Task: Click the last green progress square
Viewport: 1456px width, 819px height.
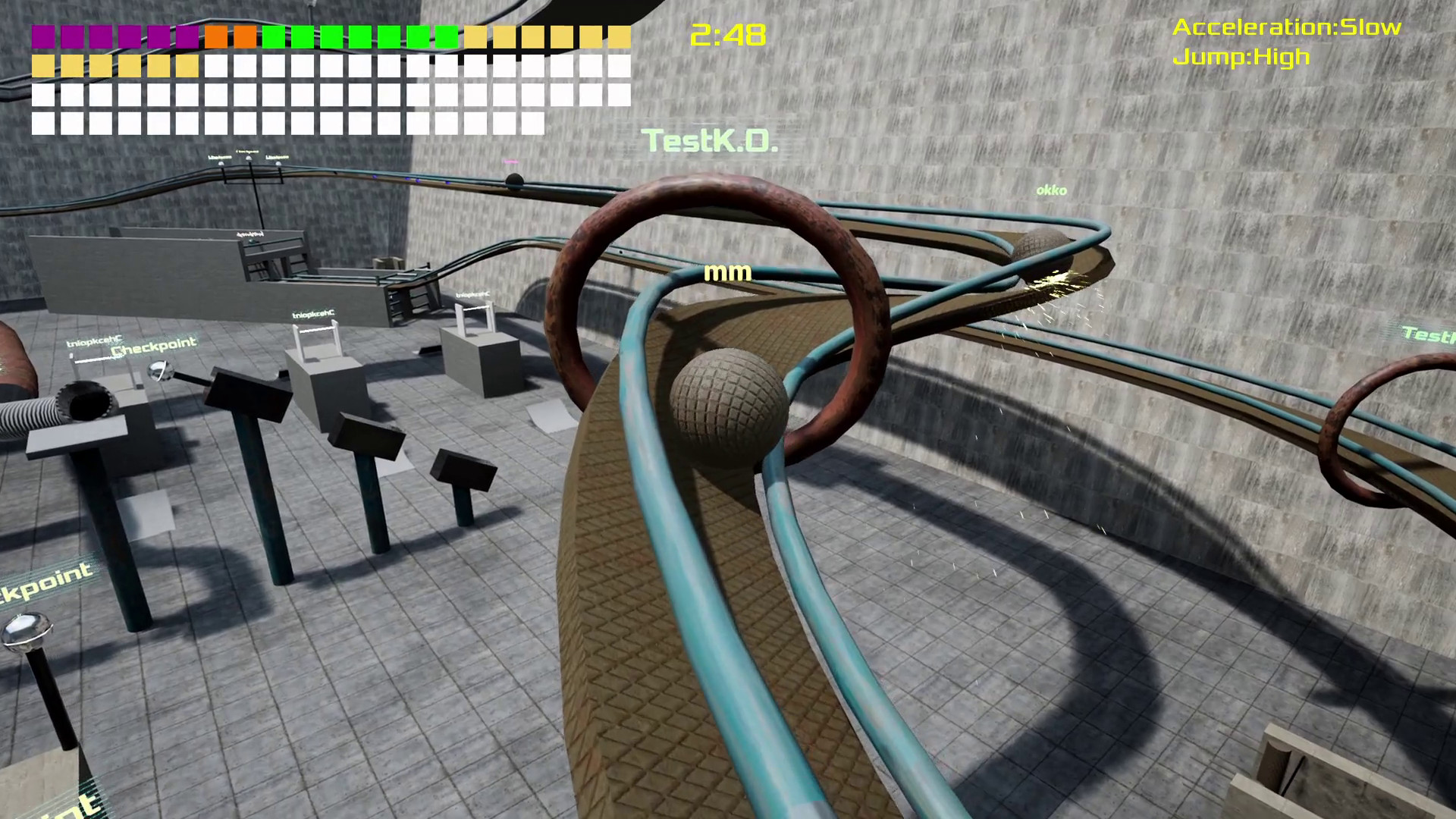Action: (445, 35)
